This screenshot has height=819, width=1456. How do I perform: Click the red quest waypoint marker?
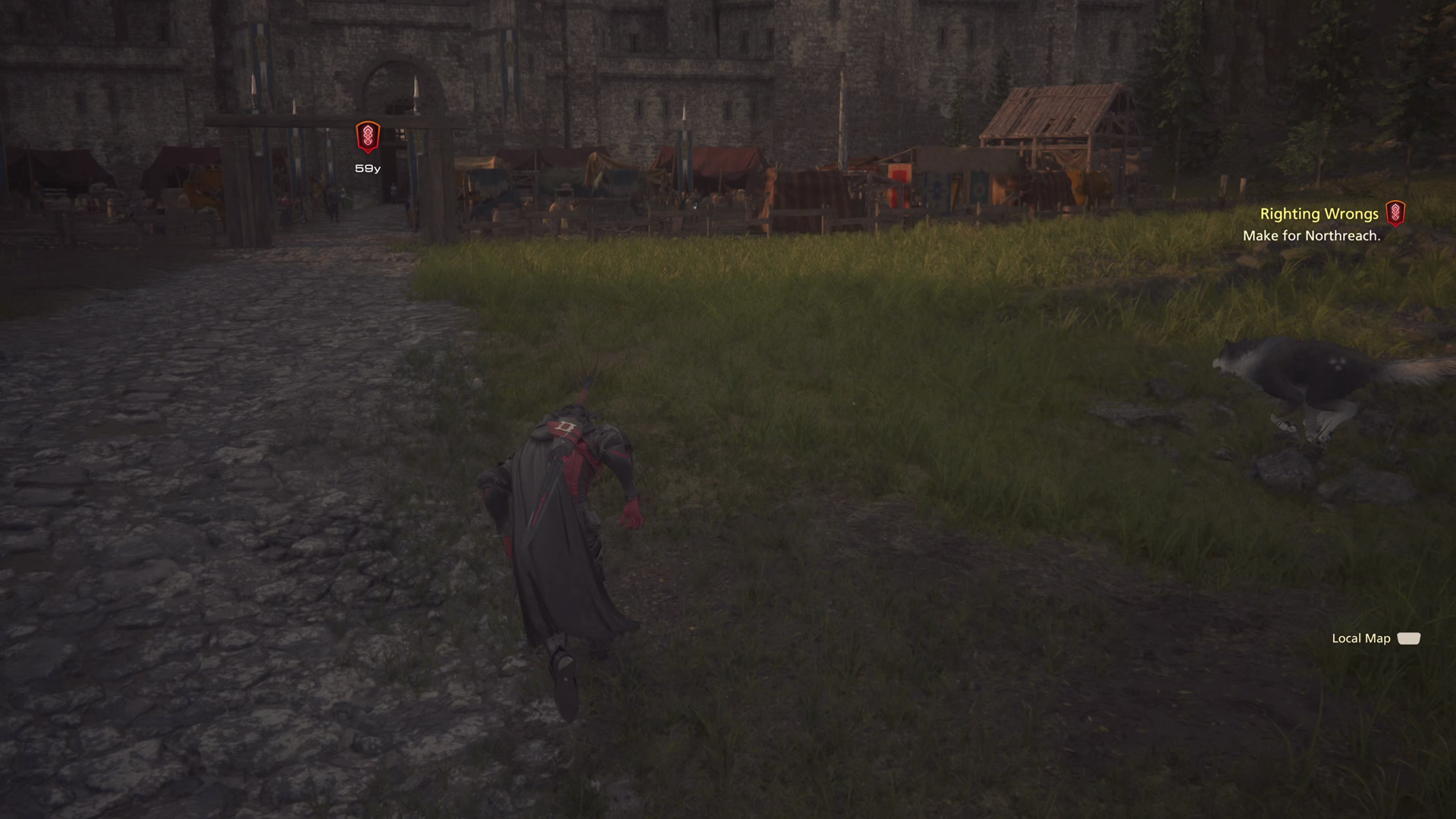[368, 136]
